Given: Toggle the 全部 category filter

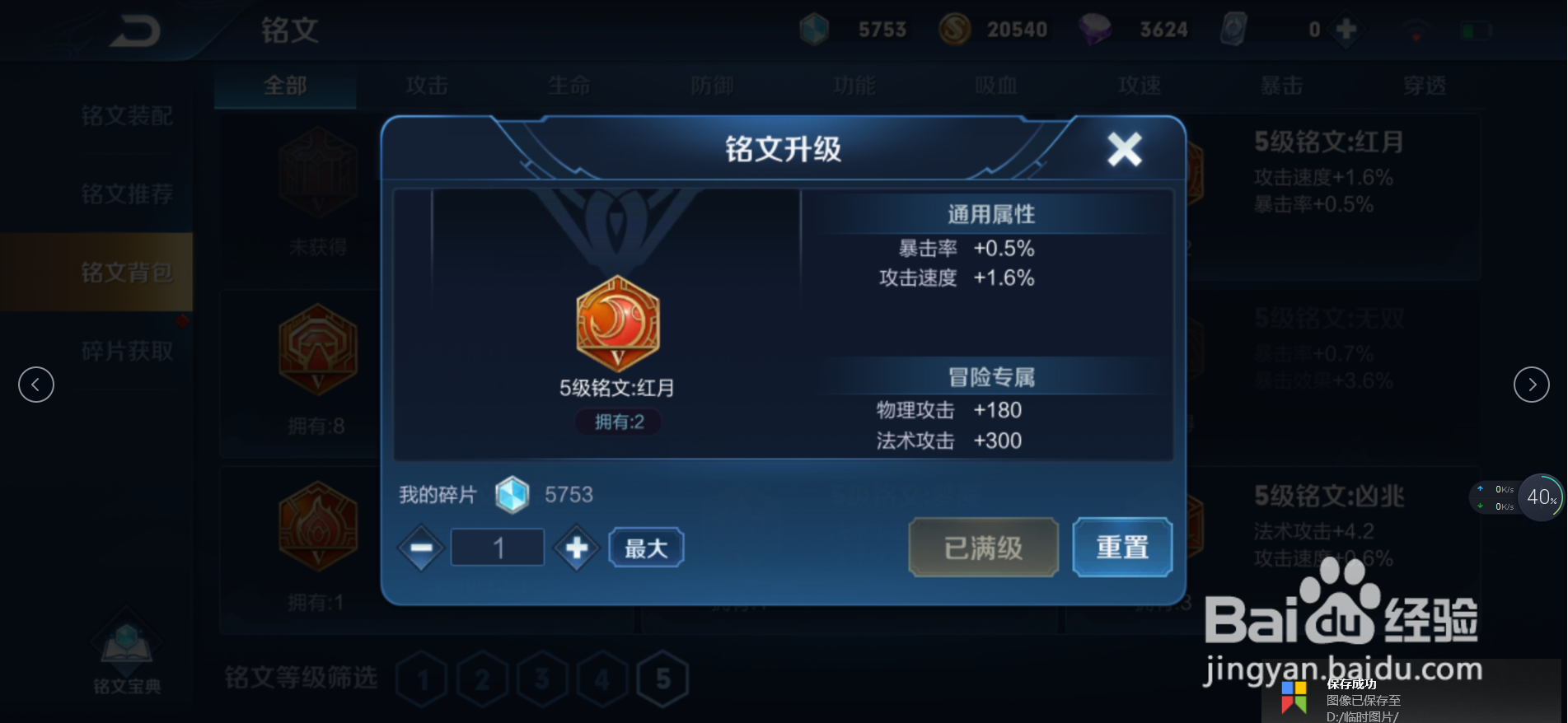Looking at the screenshot, I should [284, 85].
